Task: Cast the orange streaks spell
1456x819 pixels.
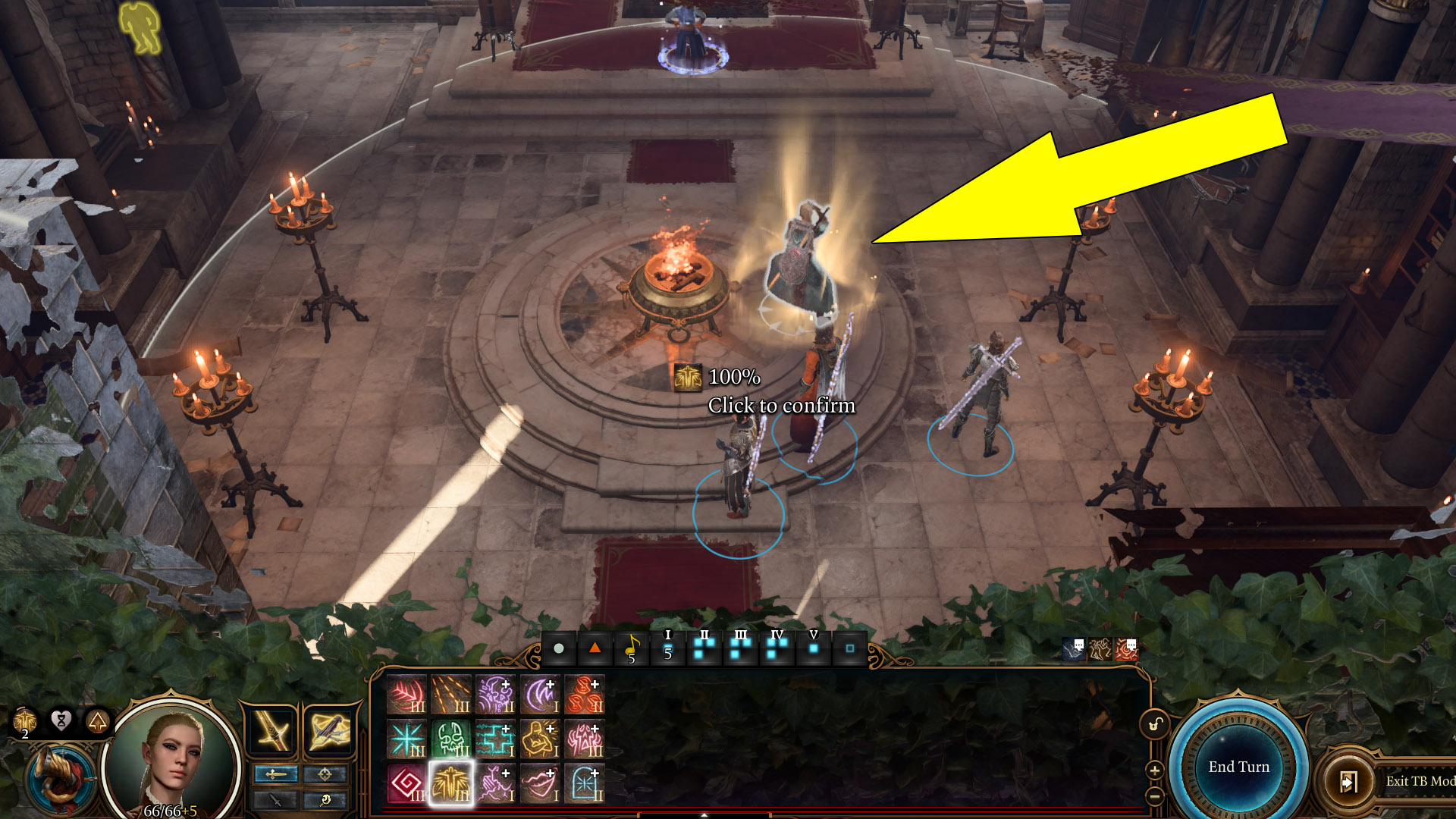Action: point(451,695)
